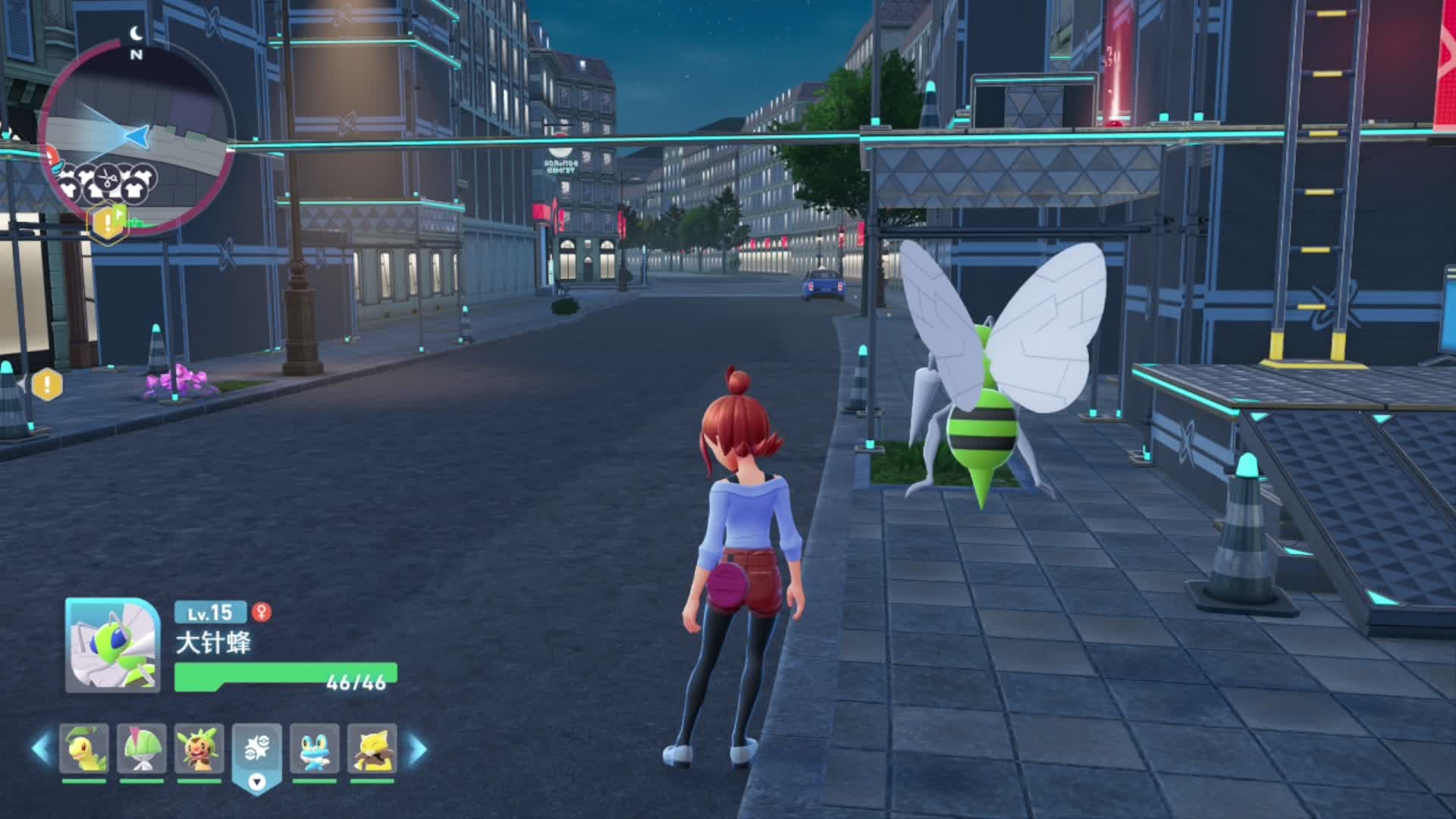Viewport: 1456px width, 819px height.
Task: Click the right party scroll arrow
Action: coord(417,748)
